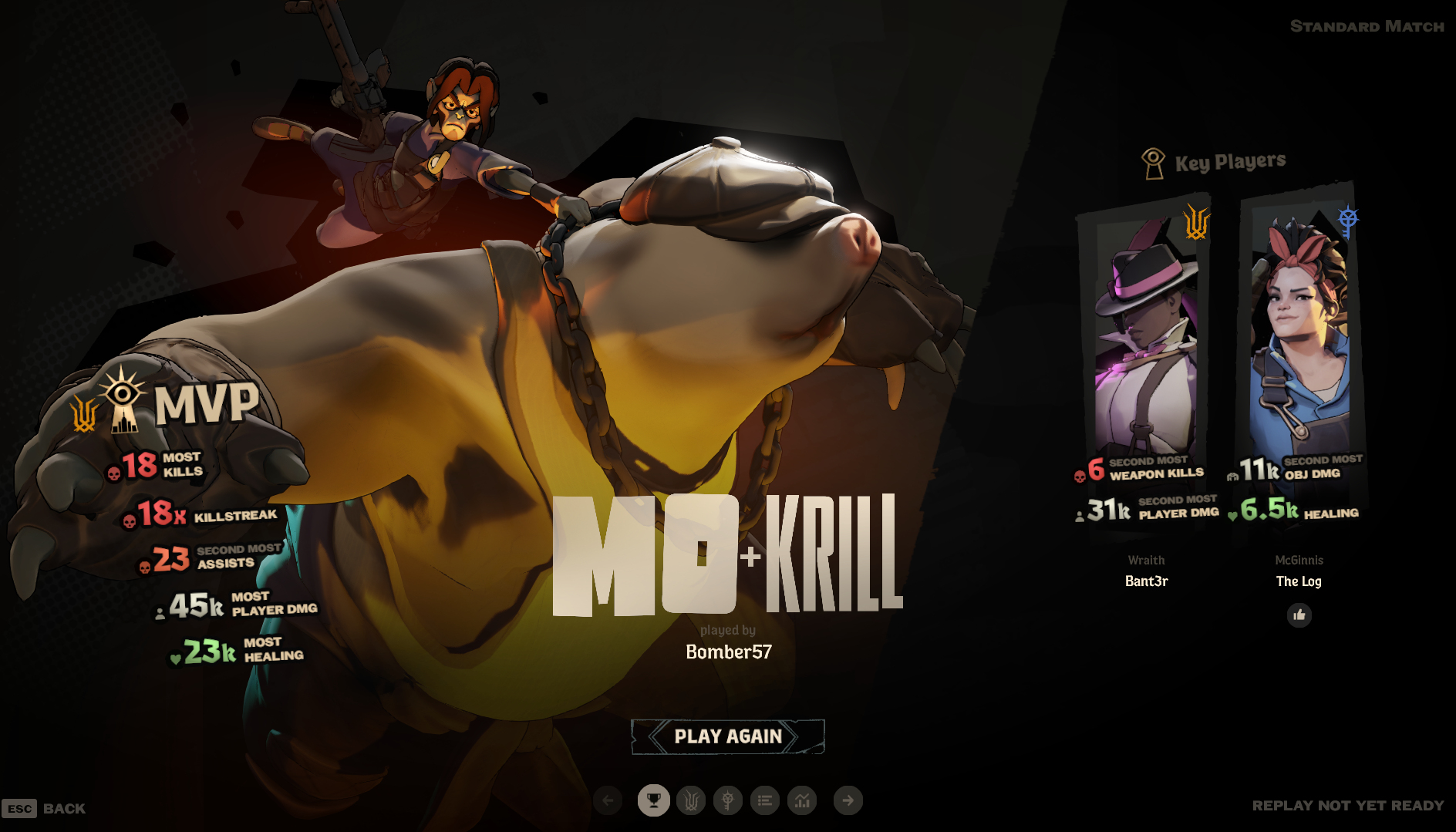The width and height of the screenshot is (1456, 832).
Task: Go to next page with right arrow
Action: tap(848, 800)
